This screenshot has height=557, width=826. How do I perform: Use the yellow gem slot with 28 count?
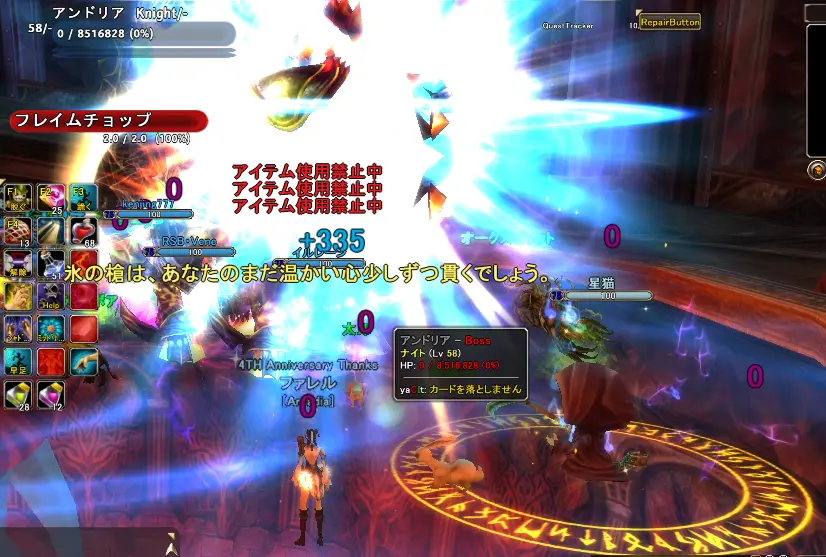coord(19,395)
